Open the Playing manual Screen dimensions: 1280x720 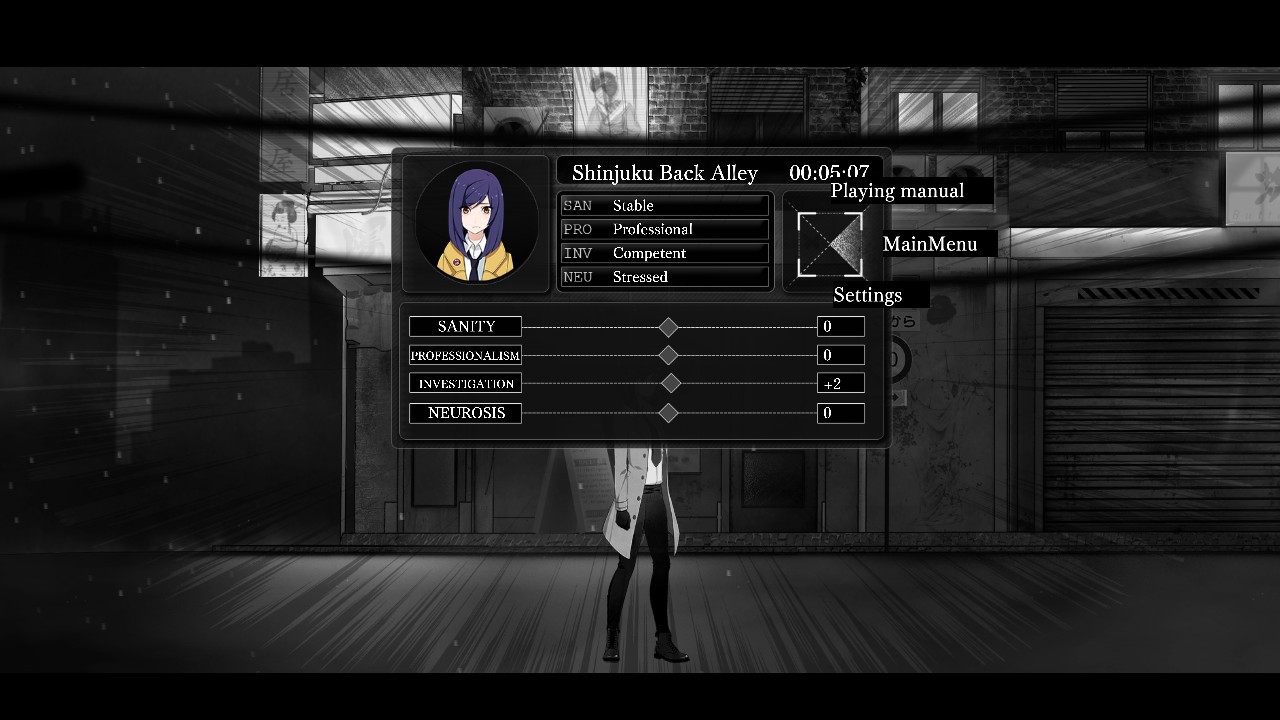(897, 191)
